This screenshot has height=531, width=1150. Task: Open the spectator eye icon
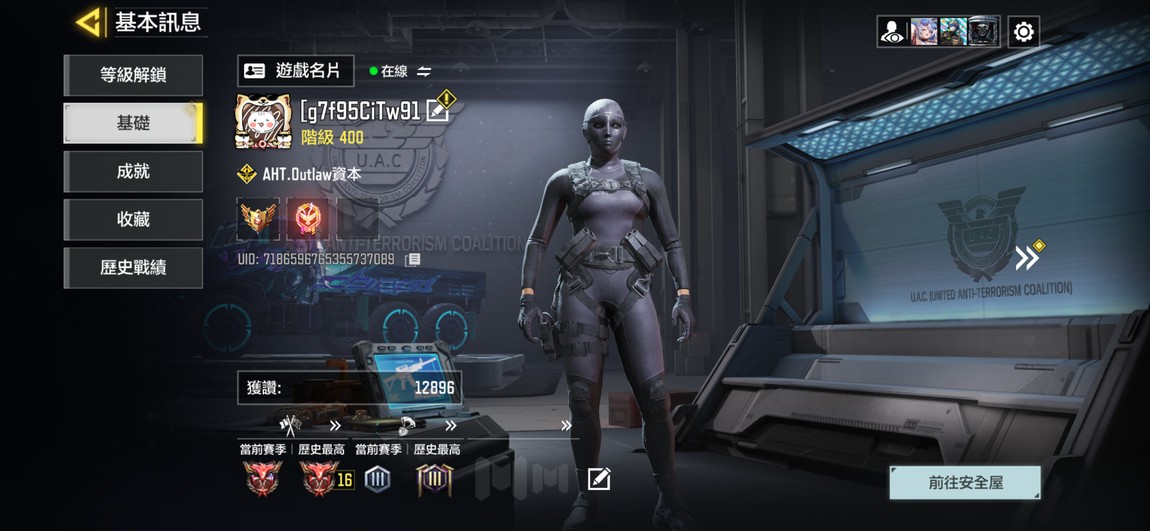[x=892, y=32]
